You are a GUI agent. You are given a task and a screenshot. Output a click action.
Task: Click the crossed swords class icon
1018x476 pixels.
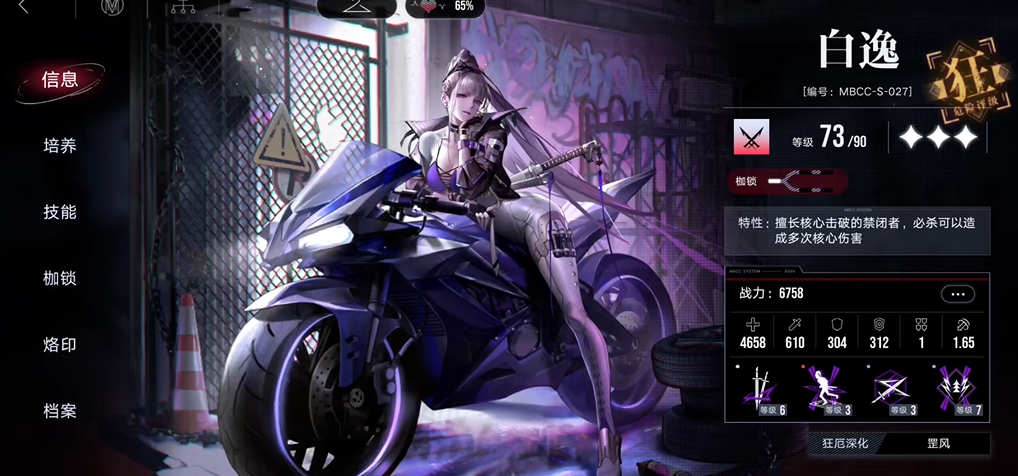tap(750, 137)
